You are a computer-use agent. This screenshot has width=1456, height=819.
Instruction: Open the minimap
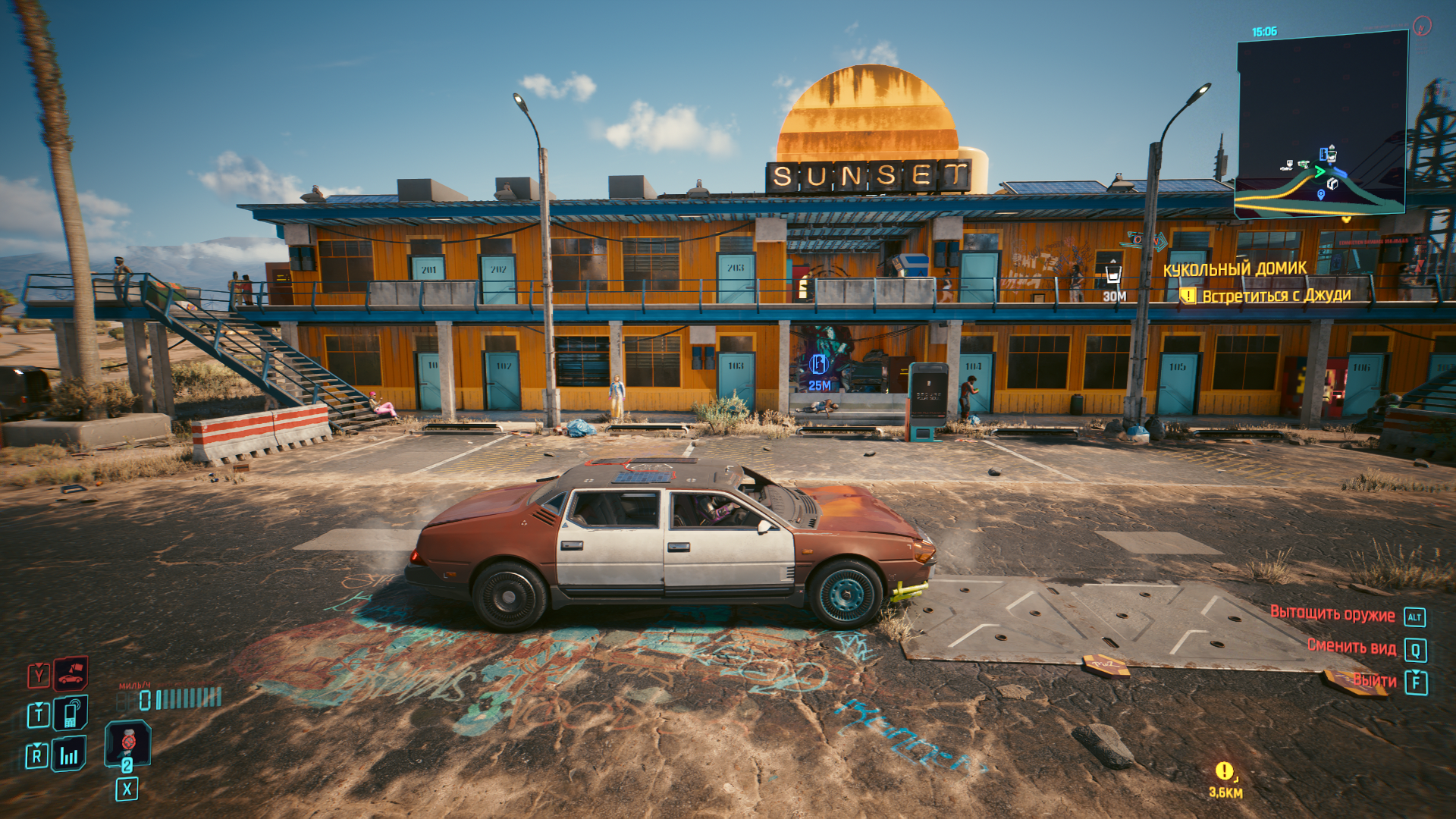point(1322,123)
